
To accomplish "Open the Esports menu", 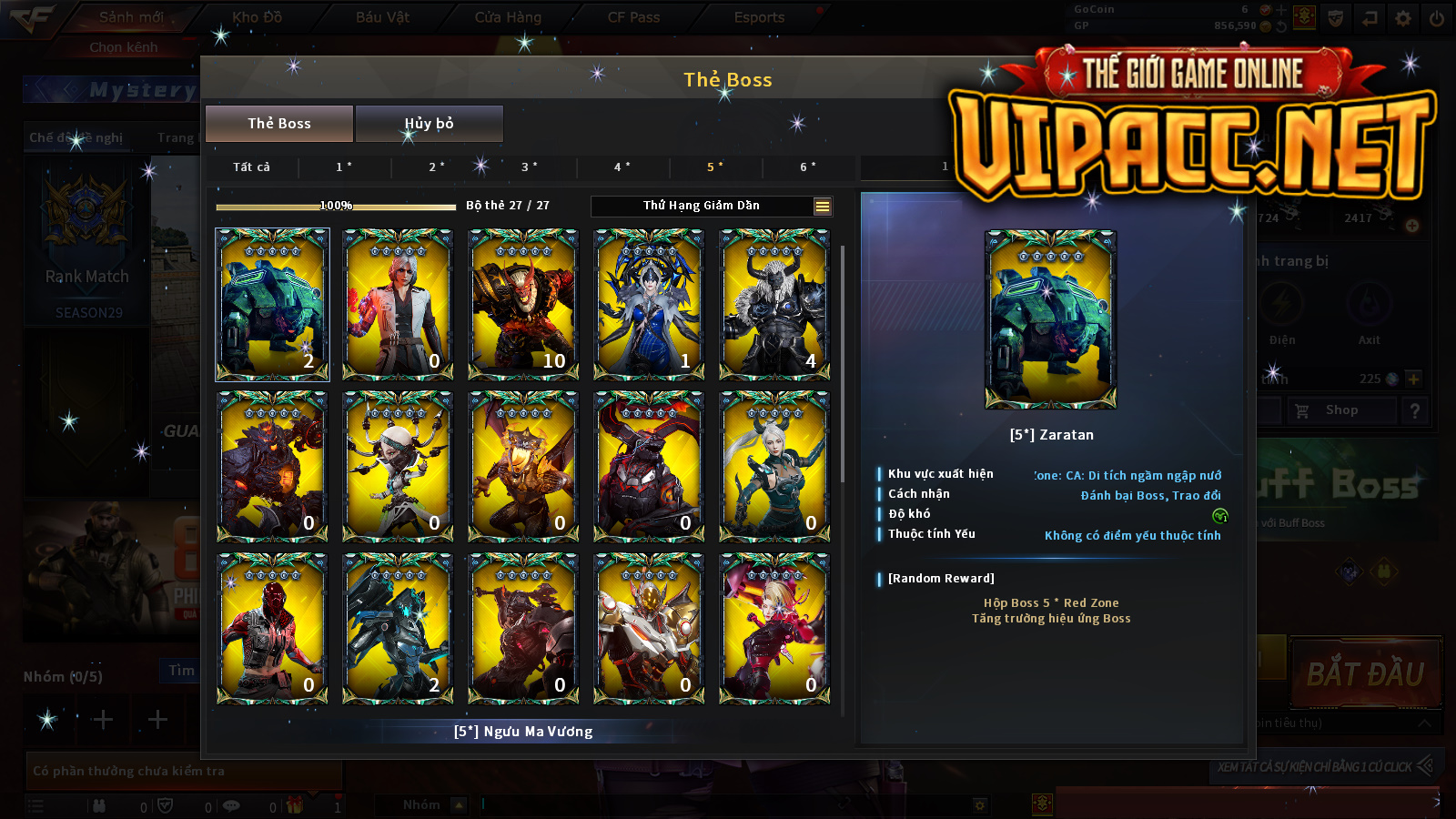I will (x=759, y=17).
